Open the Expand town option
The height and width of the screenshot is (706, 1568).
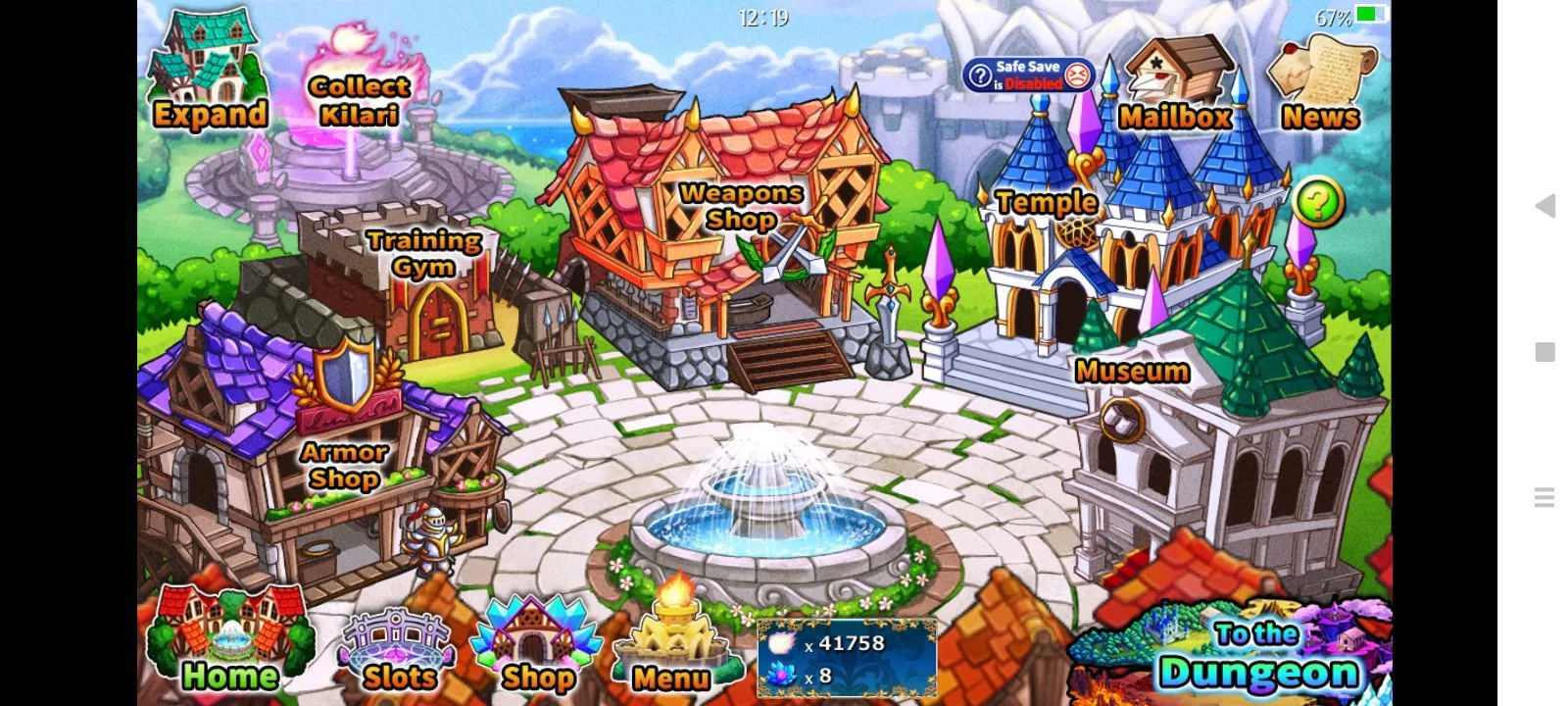click(207, 76)
